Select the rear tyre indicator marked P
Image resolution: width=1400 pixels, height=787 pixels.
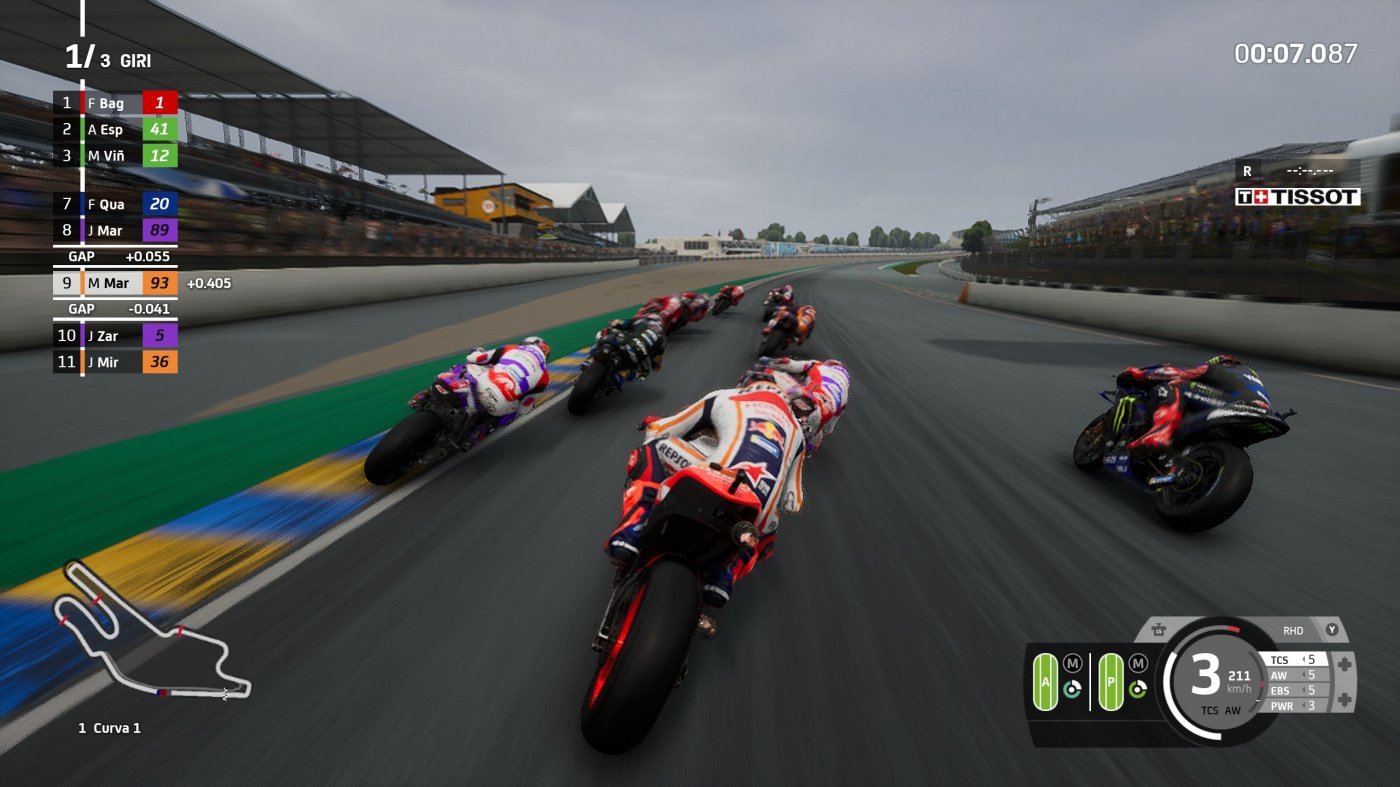click(x=1112, y=681)
